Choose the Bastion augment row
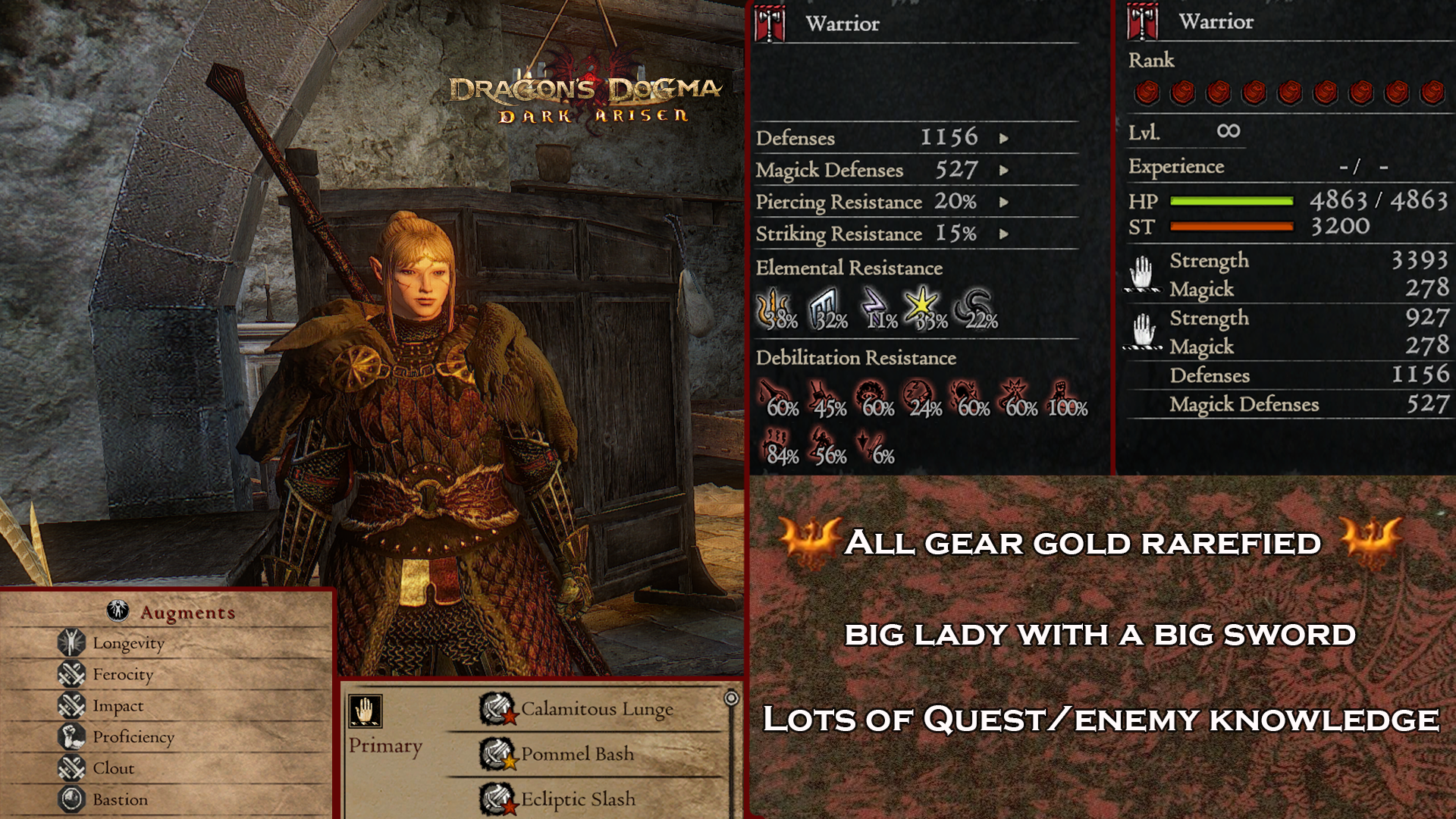 click(120, 799)
